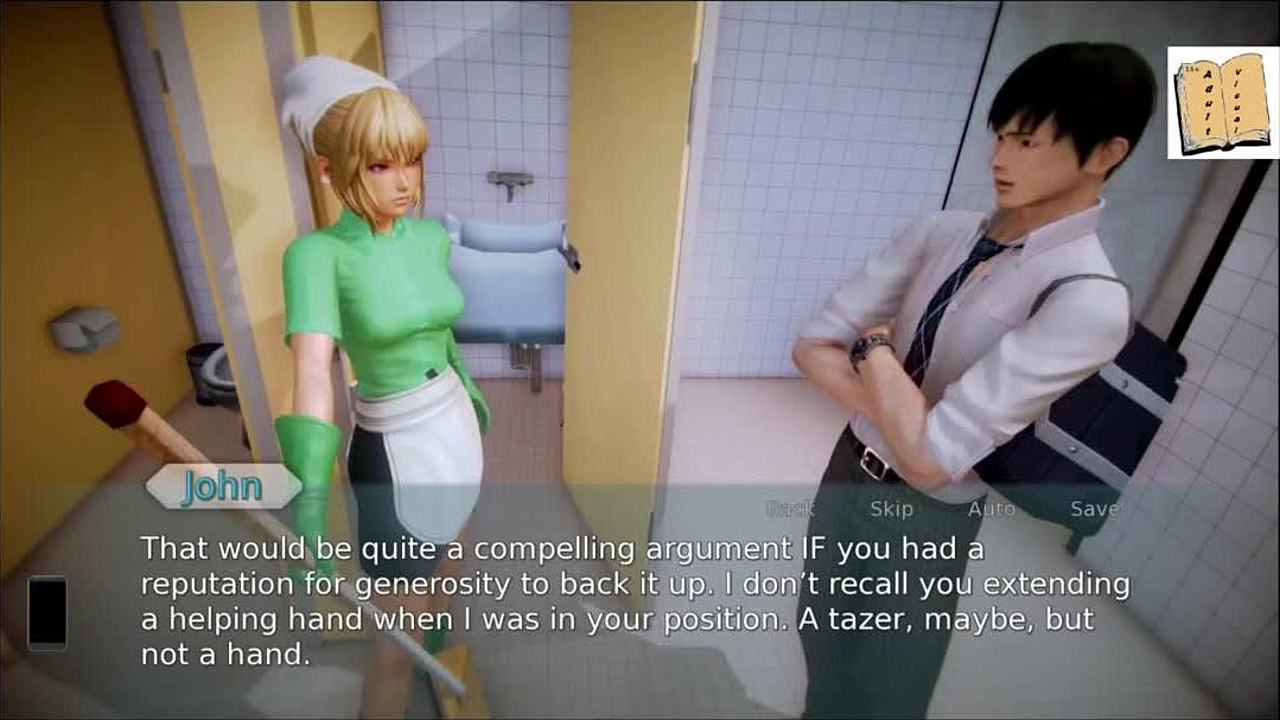Open the phone icon

47,612
